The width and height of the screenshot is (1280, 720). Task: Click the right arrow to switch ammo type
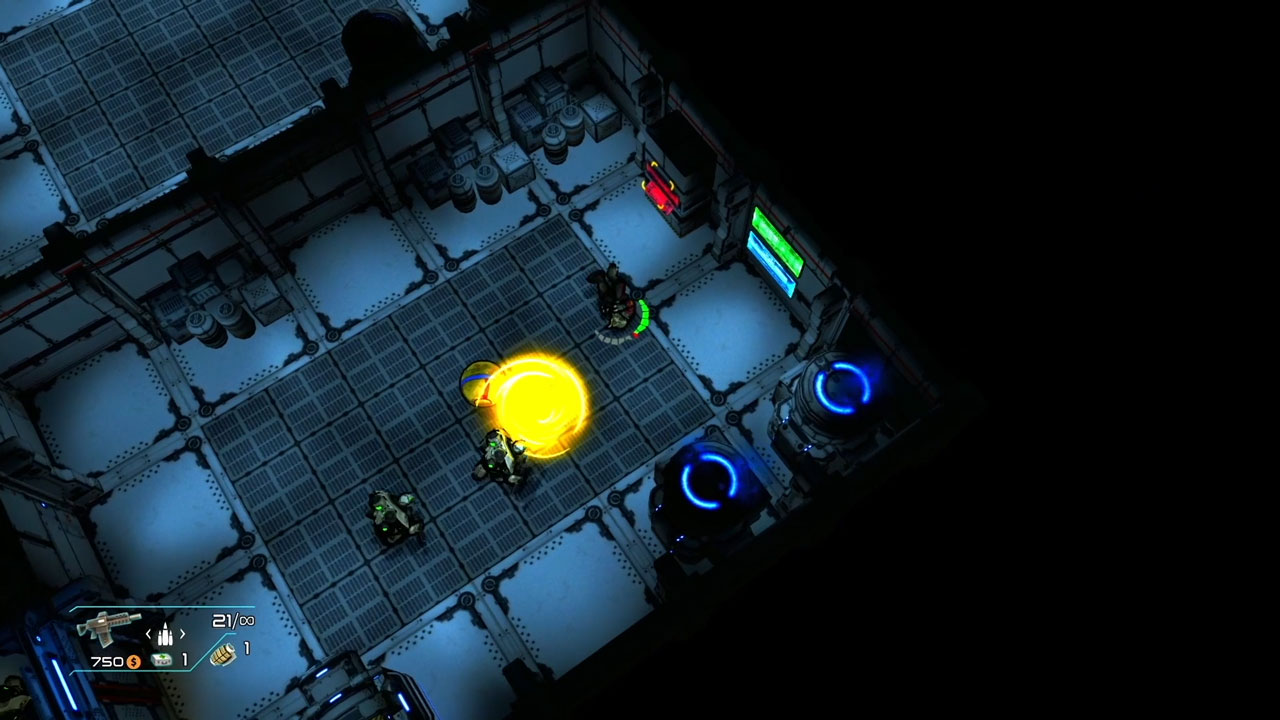(x=182, y=634)
